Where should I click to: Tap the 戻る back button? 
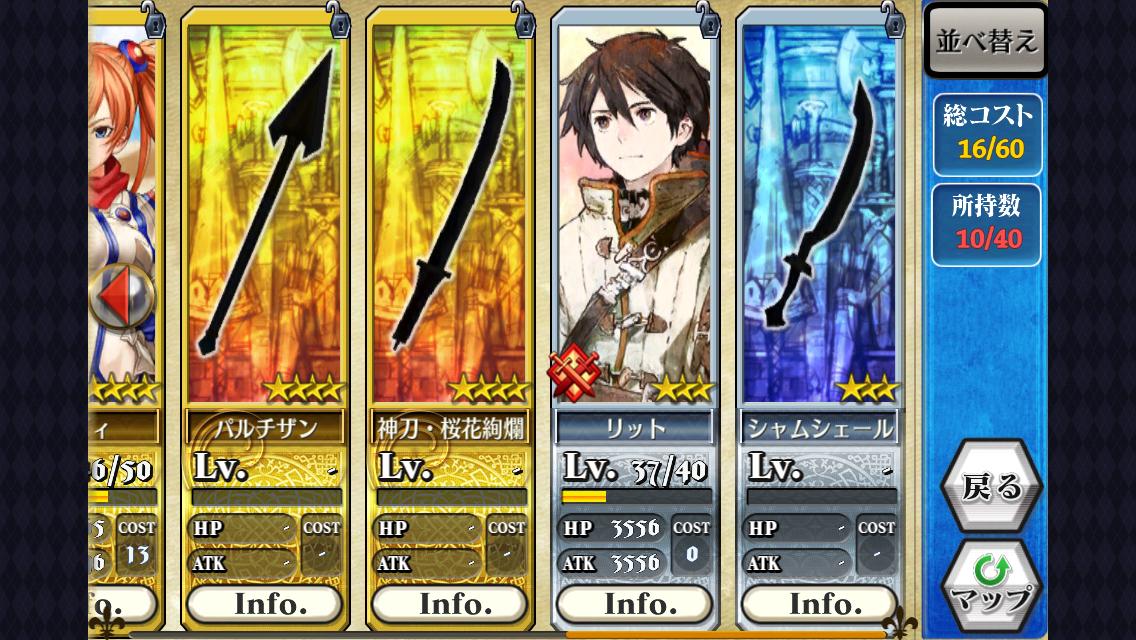[991, 487]
